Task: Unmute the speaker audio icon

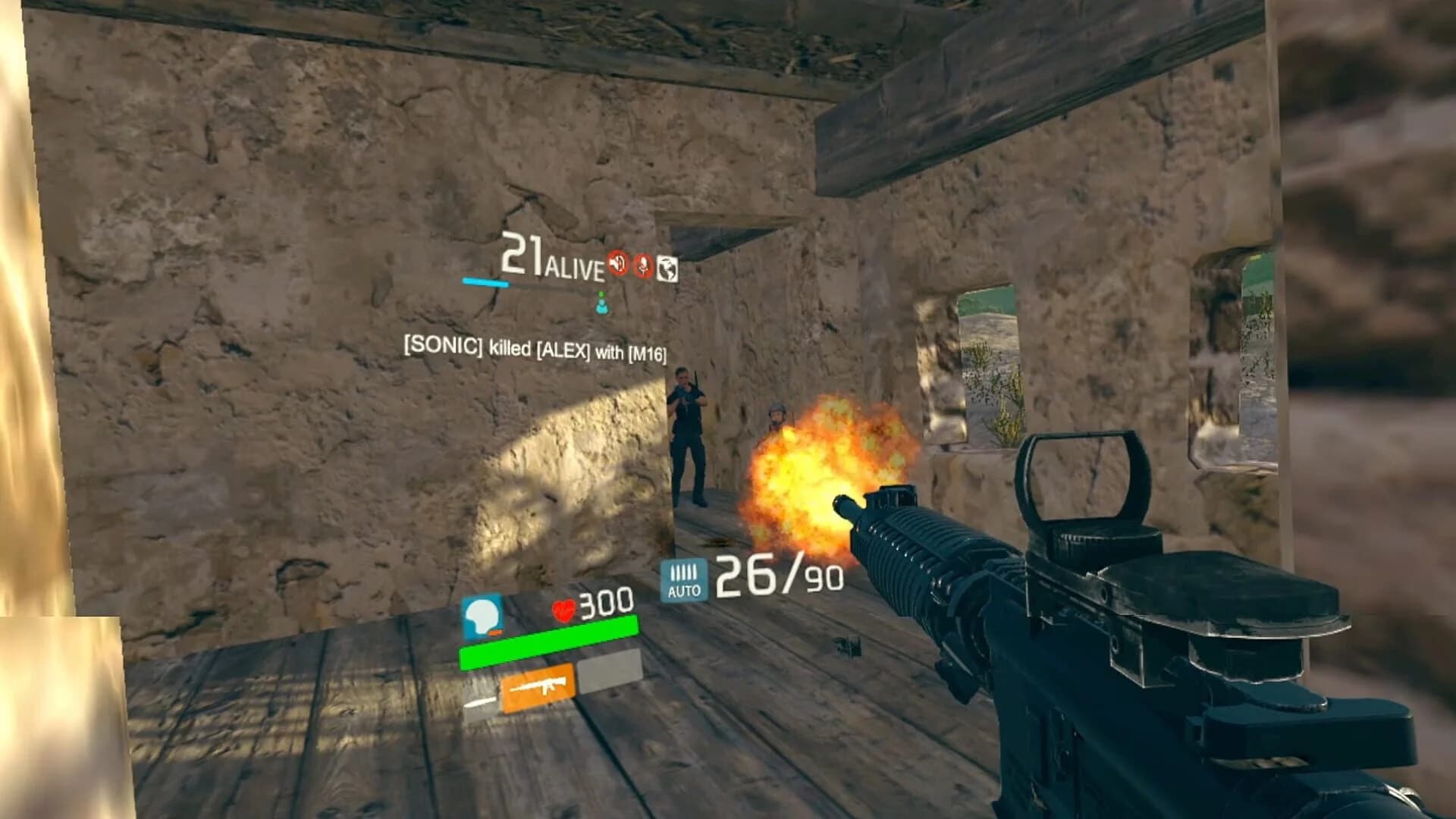Action: coord(618,265)
